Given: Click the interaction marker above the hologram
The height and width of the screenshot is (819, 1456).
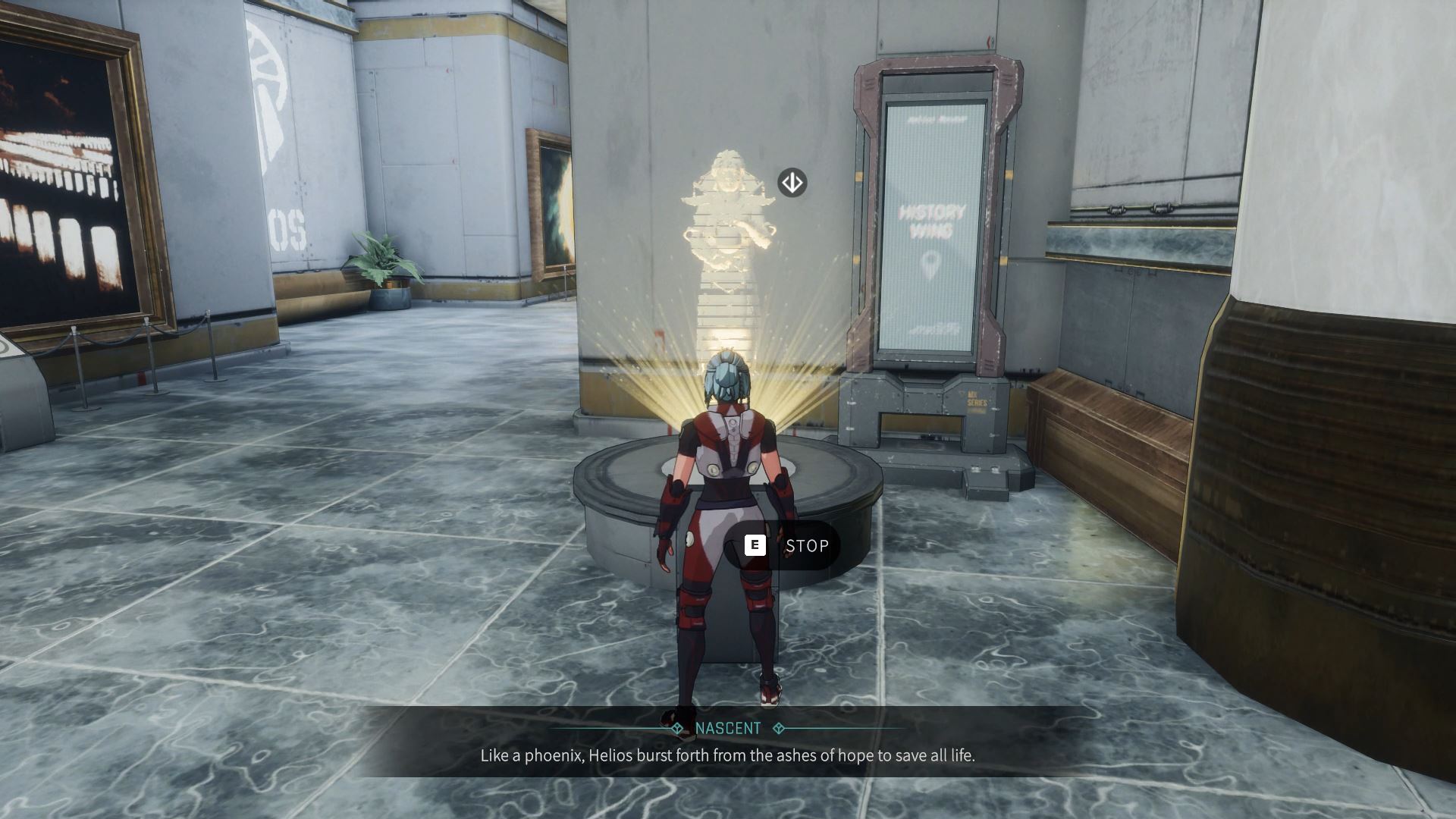Looking at the screenshot, I should pos(792,183).
